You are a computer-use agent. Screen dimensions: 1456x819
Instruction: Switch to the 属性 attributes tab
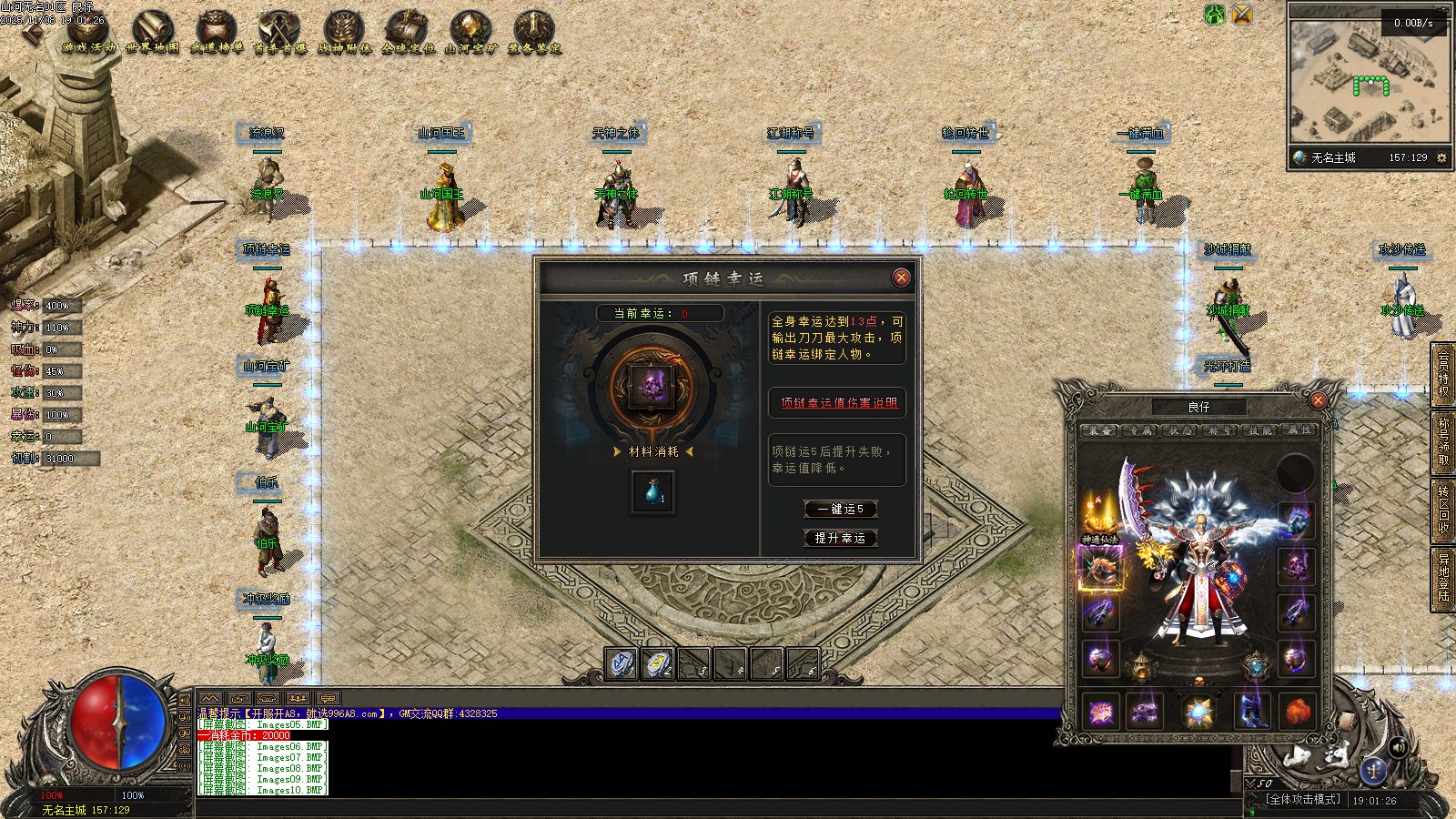pyautogui.click(x=1299, y=430)
